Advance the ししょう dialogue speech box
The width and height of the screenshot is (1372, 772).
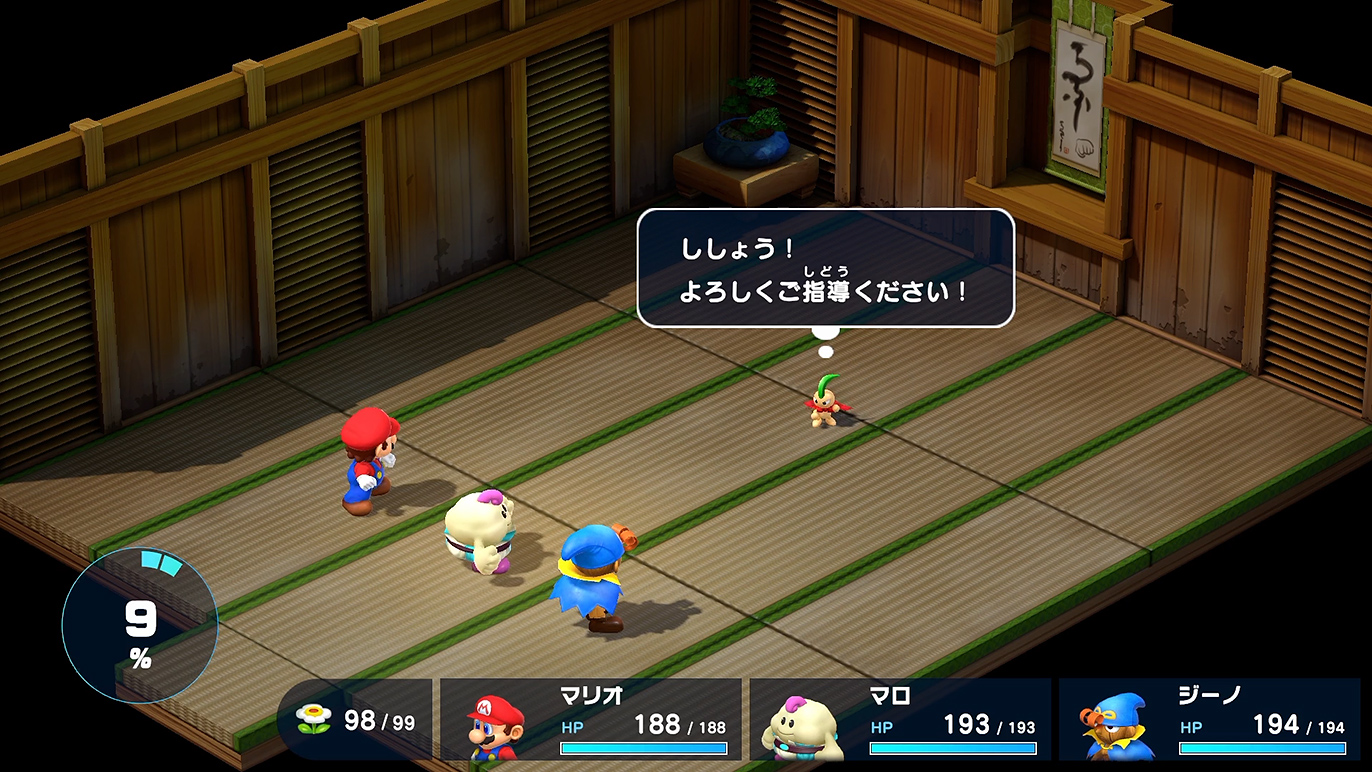pyautogui.click(x=825, y=267)
